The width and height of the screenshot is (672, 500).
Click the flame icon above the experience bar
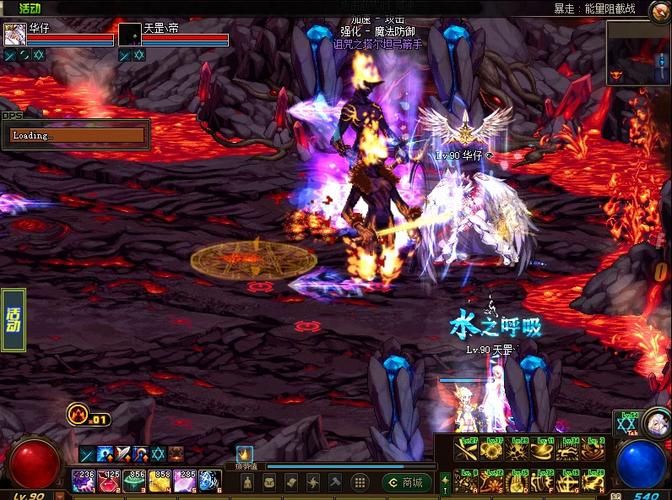point(245,454)
